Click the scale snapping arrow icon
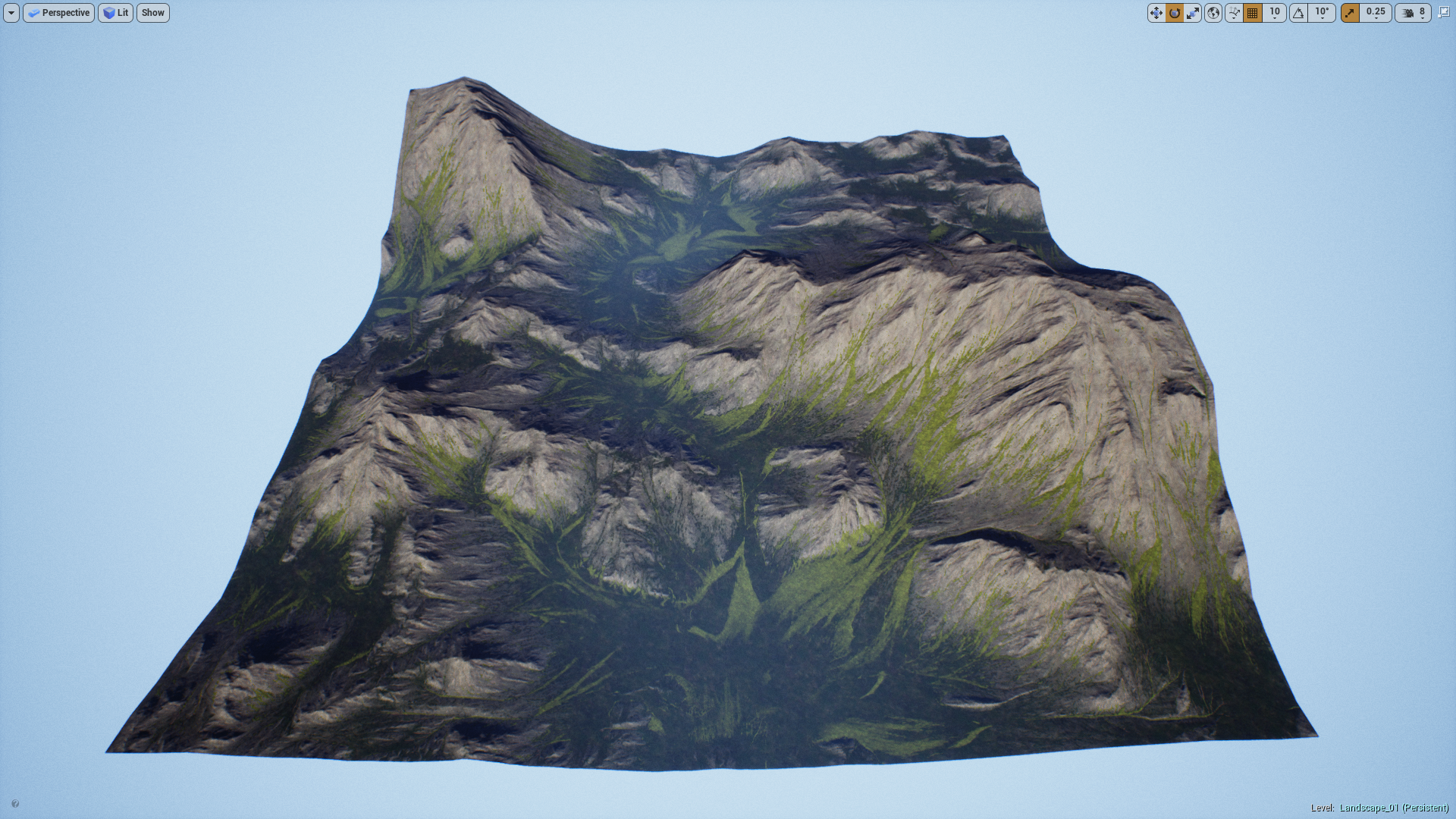 point(1351,13)
